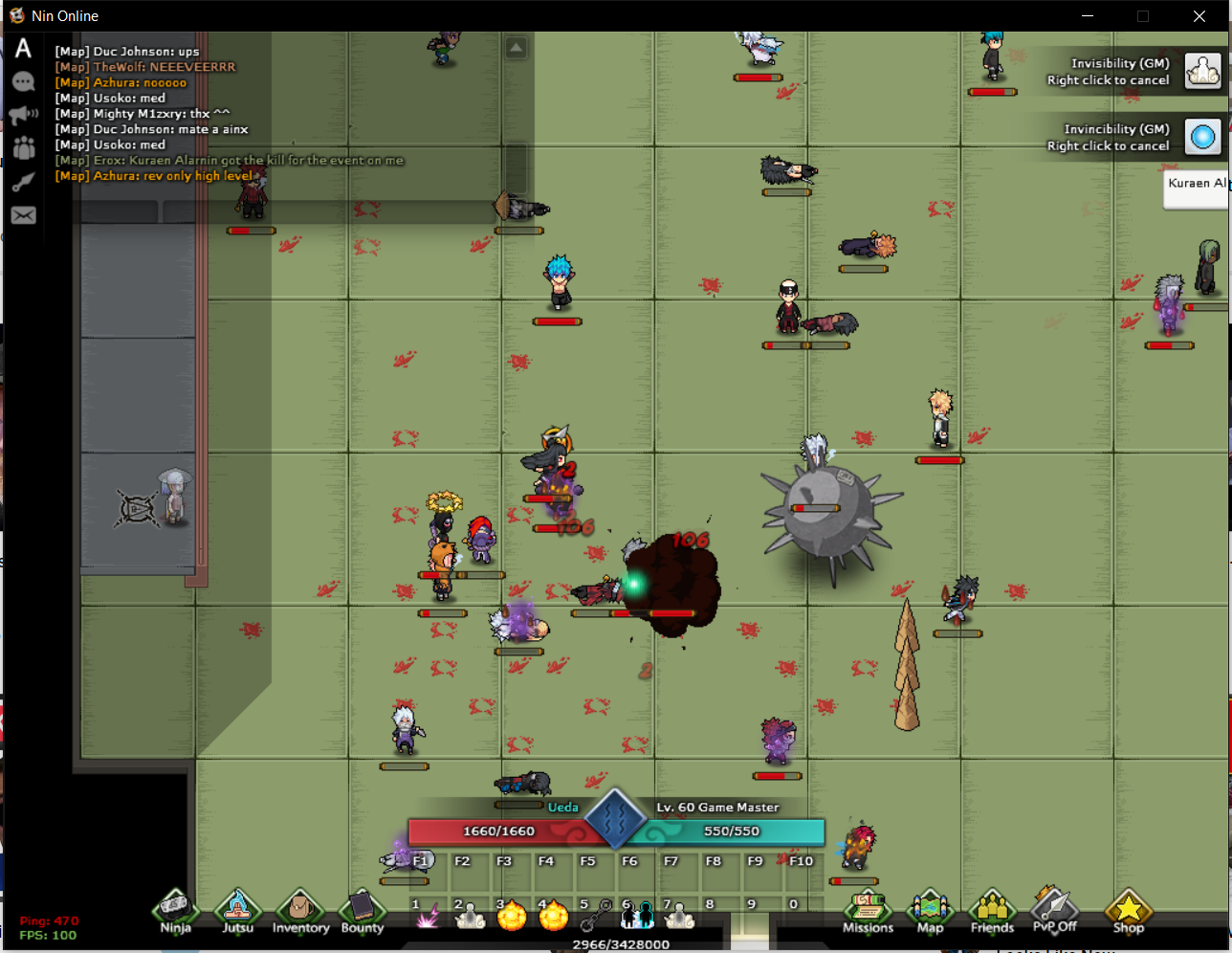Open the Inventory bag

(300, 911)
